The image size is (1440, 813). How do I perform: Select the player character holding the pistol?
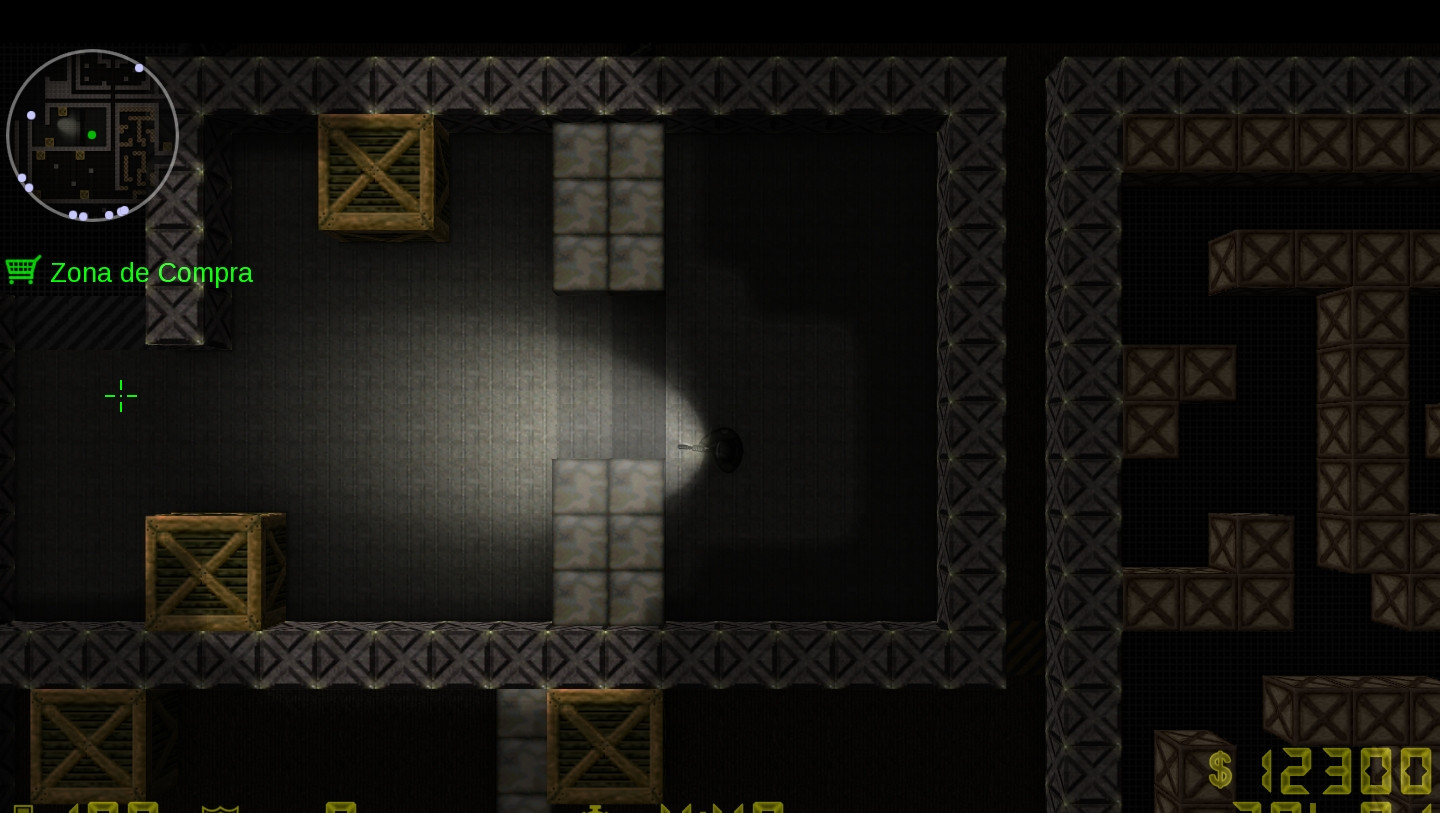pos(722,450)
